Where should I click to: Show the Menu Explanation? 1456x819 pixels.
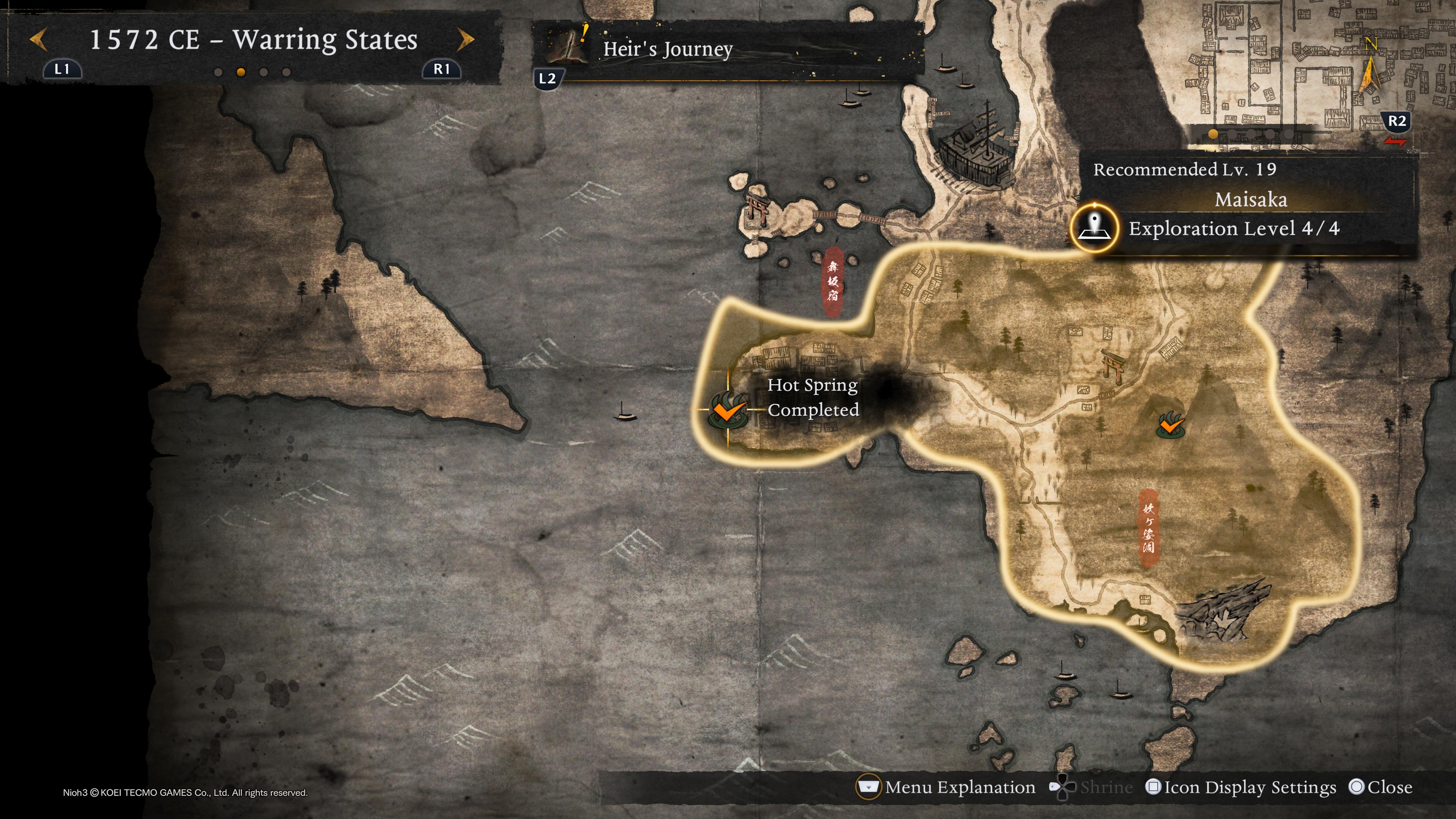point(947,787)
